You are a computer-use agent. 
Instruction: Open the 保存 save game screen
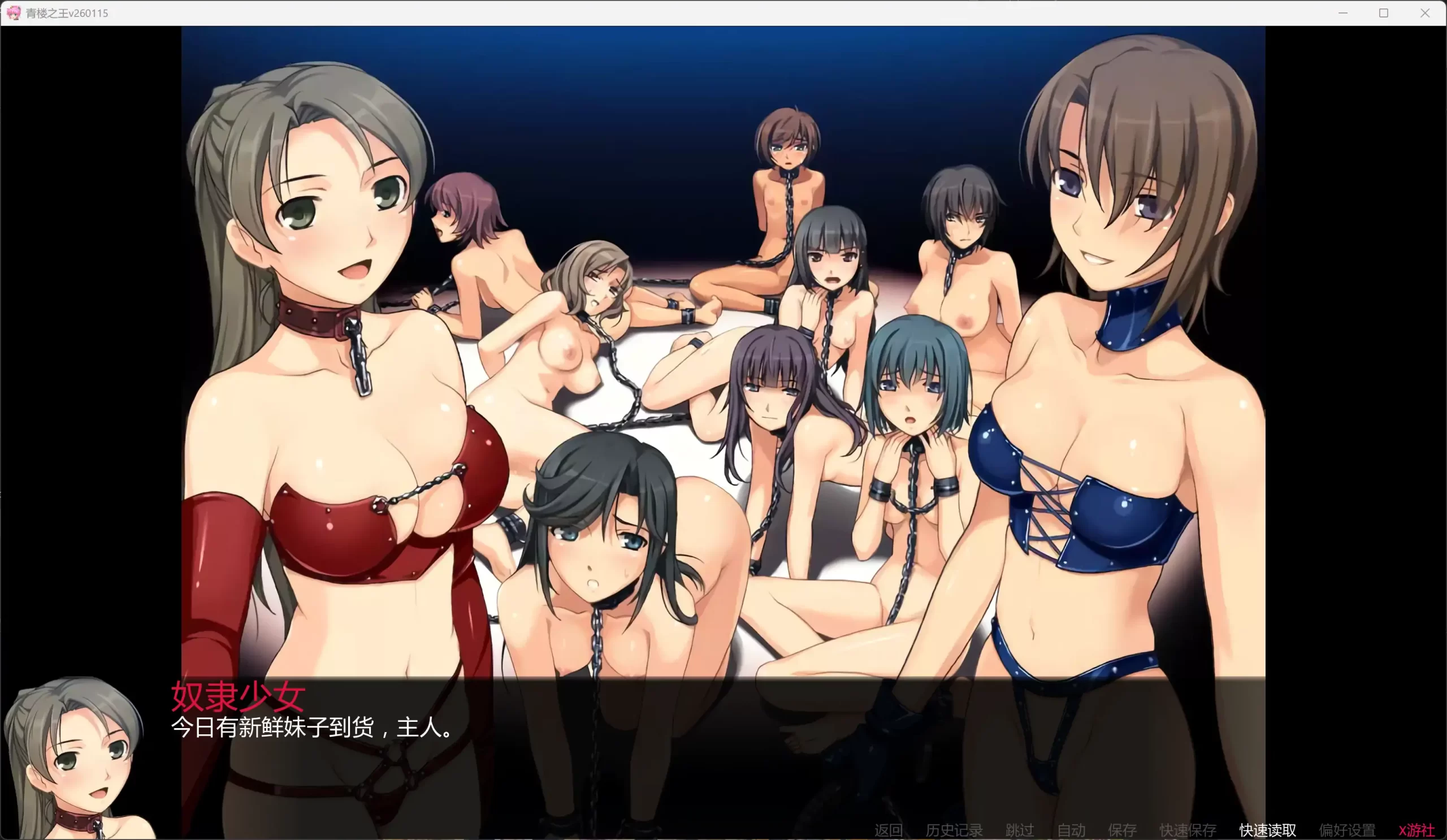[1123, 830]
